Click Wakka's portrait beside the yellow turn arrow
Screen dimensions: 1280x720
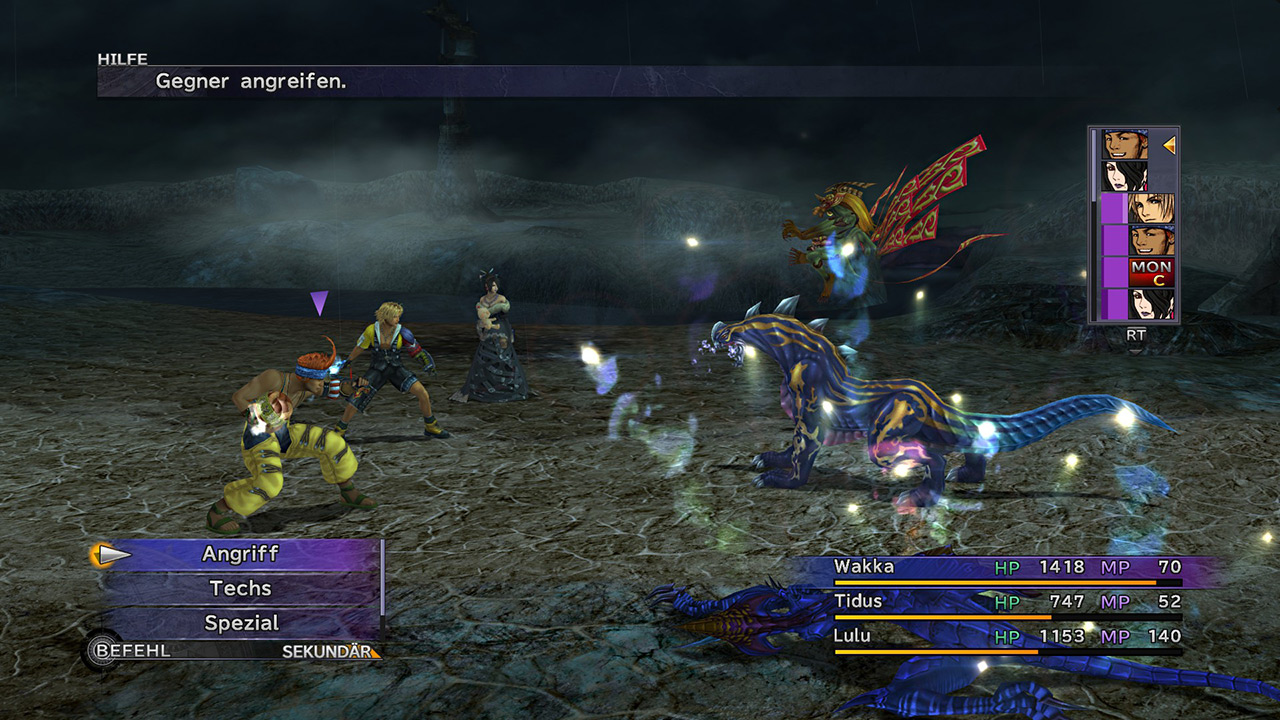coord(1125,145)
